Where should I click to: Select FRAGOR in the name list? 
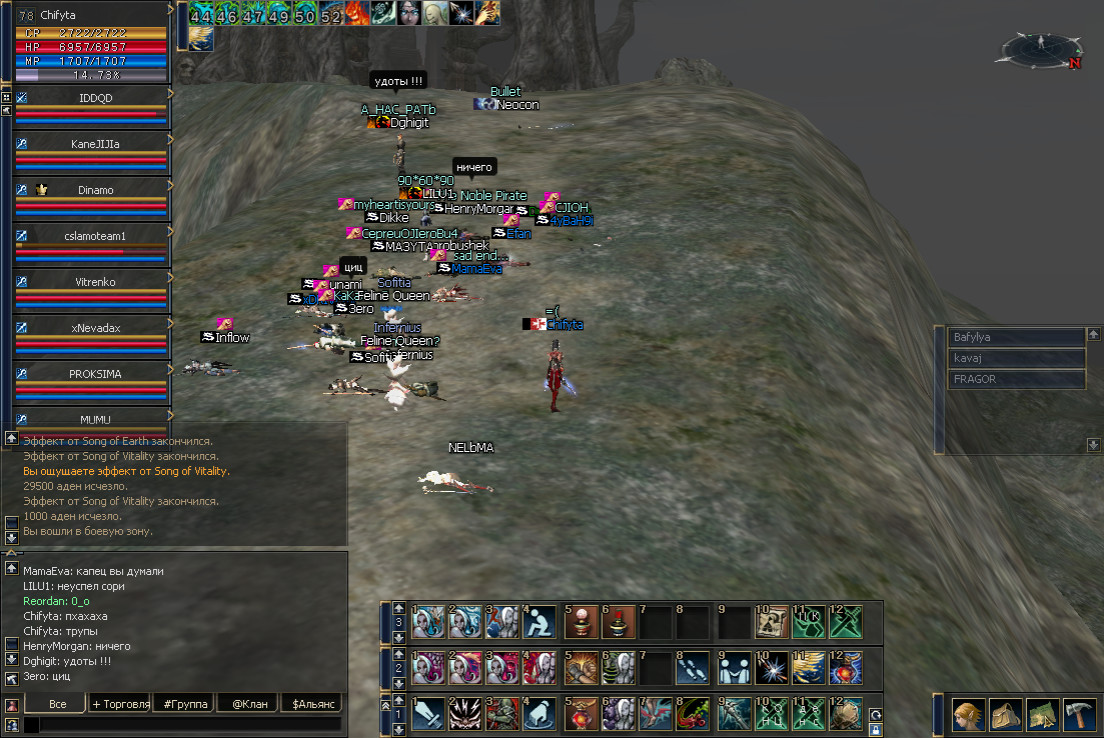pos(1016,380)
